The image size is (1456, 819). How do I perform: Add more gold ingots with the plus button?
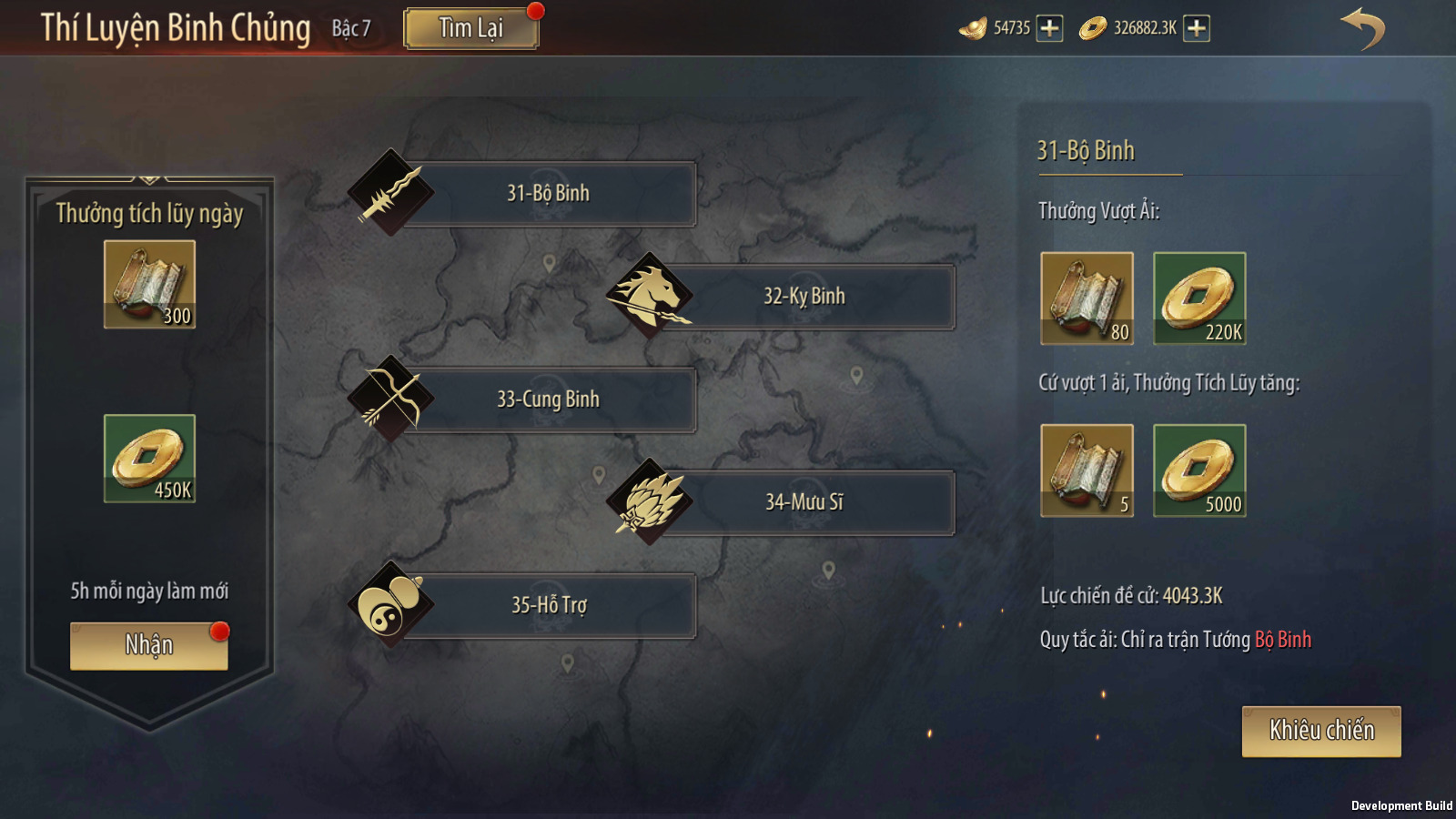pos(1049,28)
